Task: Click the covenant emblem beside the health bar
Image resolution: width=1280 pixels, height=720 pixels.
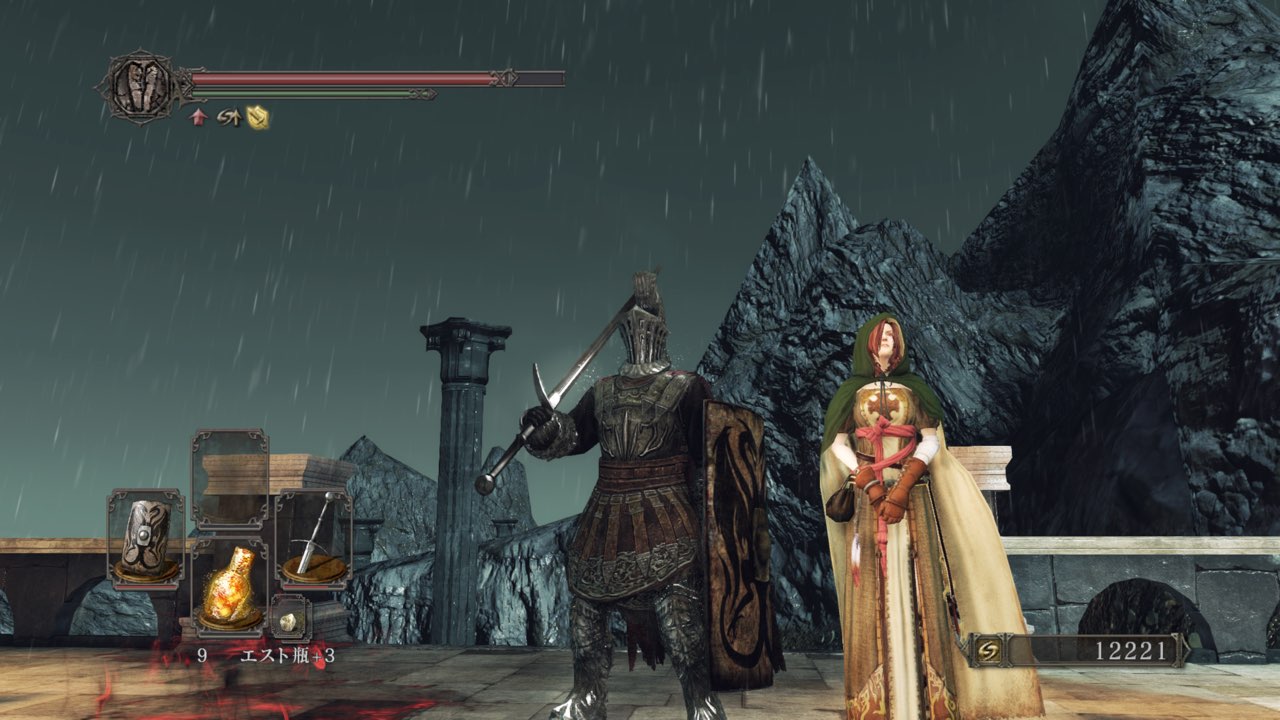Action: click(x=139, y=87)
